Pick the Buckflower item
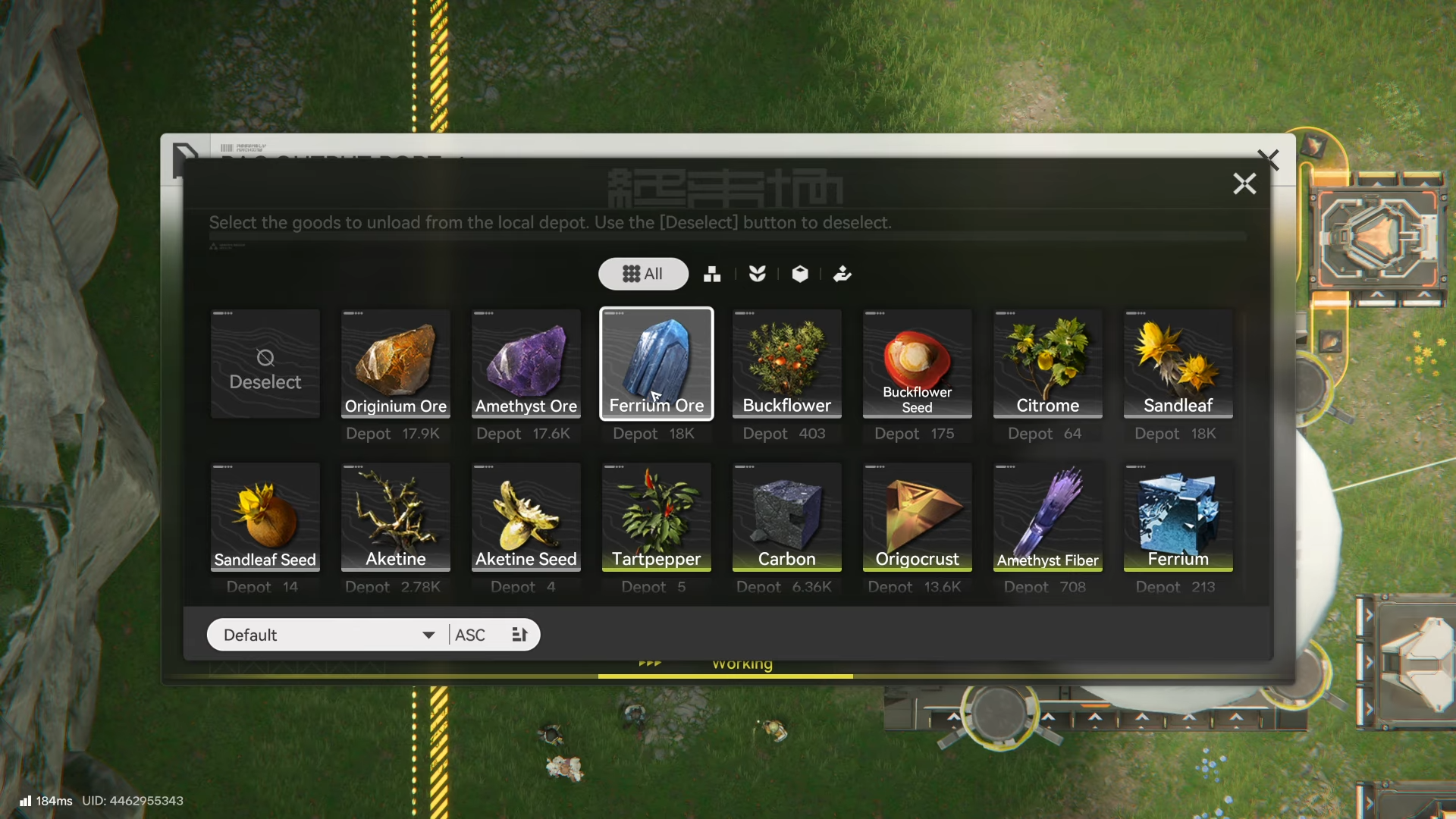The width and height of the screenshot is (1456, 819). (787, 364)
